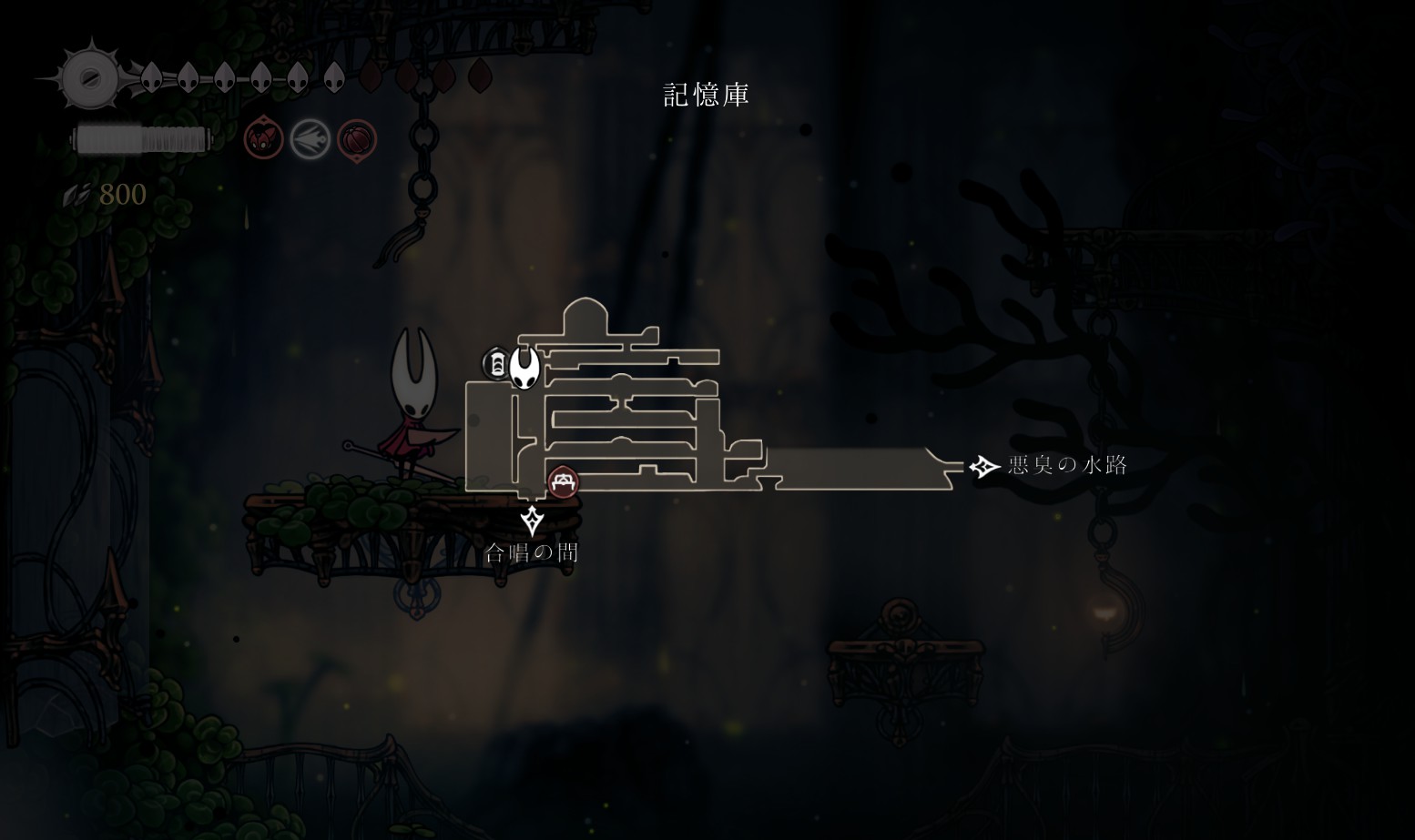Click Hornet's white mask position marker

pyautogui.click(x=524, y=367)
